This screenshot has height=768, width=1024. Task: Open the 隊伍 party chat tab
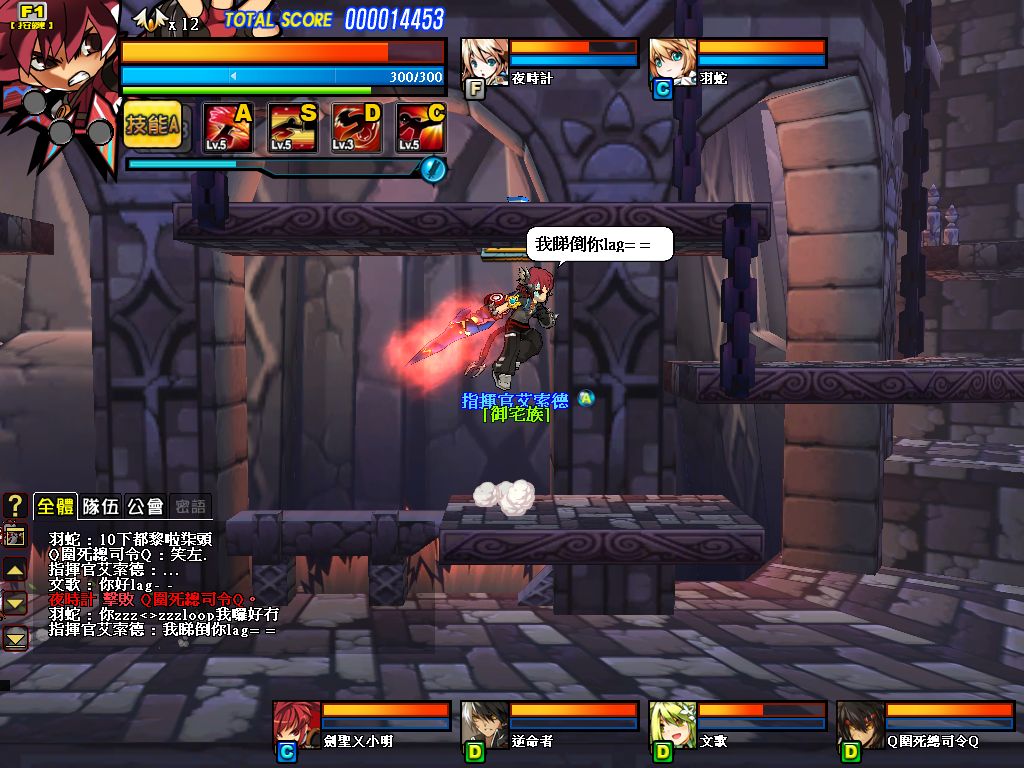(100, 506)
